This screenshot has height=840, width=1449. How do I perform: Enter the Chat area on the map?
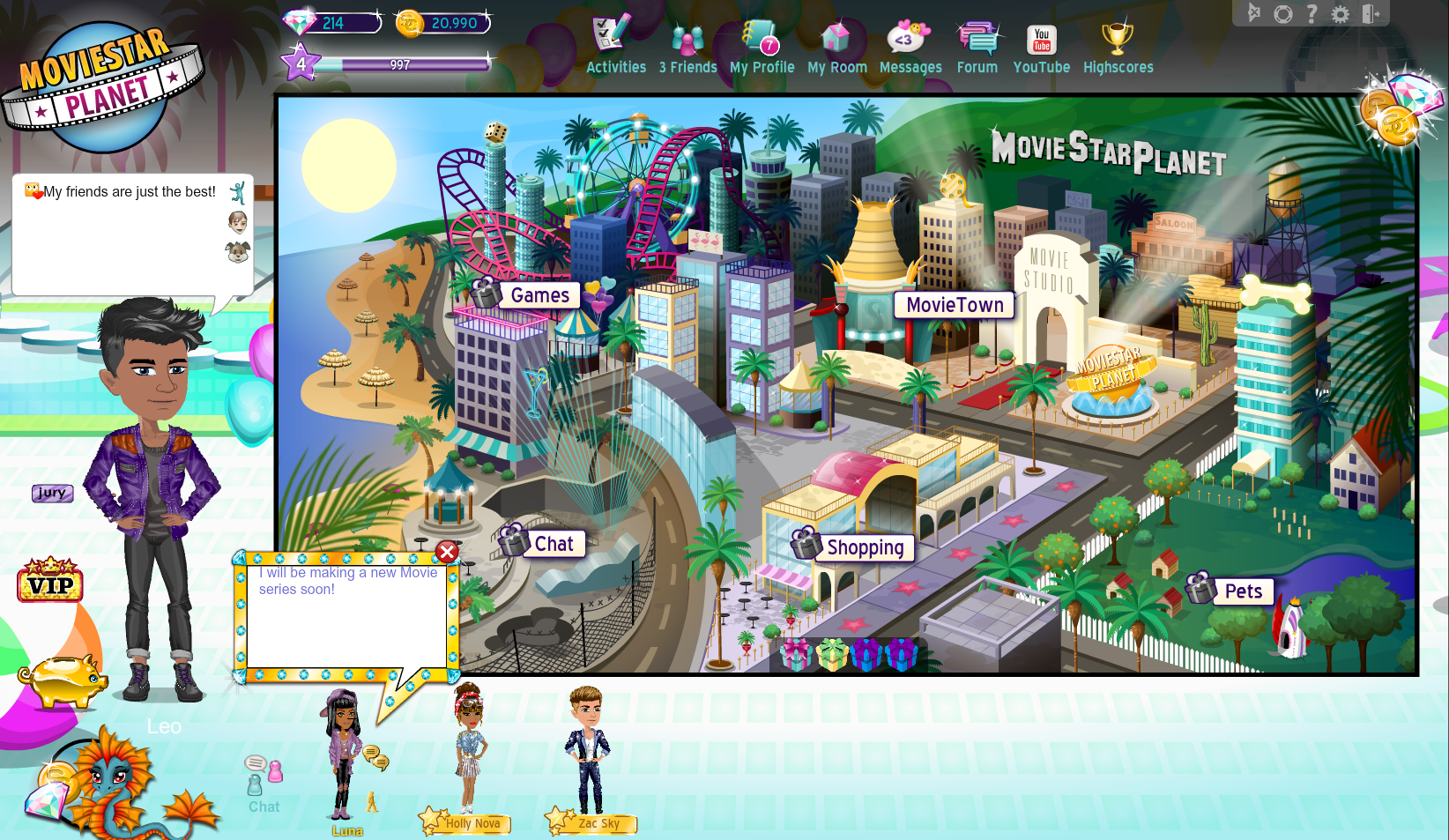553,544
